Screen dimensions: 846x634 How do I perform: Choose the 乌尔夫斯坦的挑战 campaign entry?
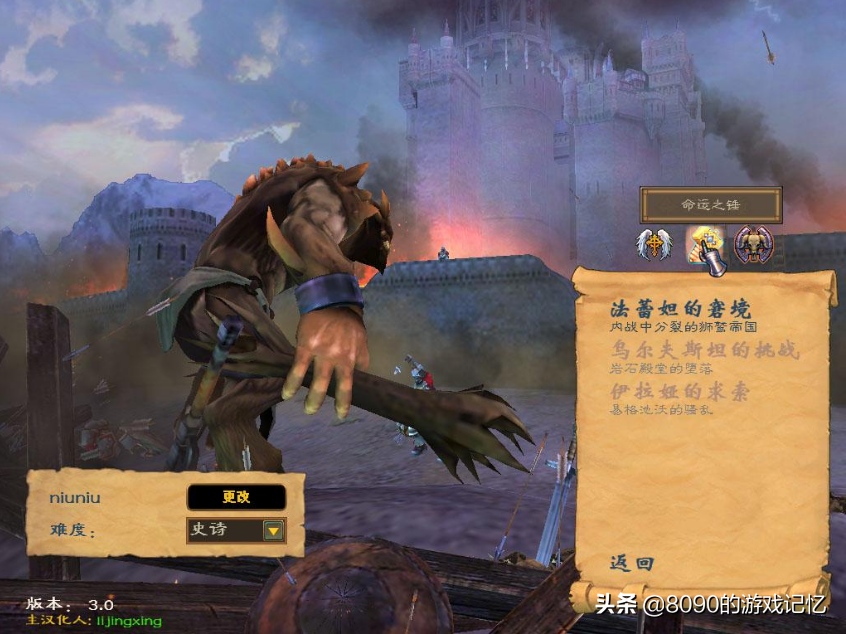tap(691, 350)
